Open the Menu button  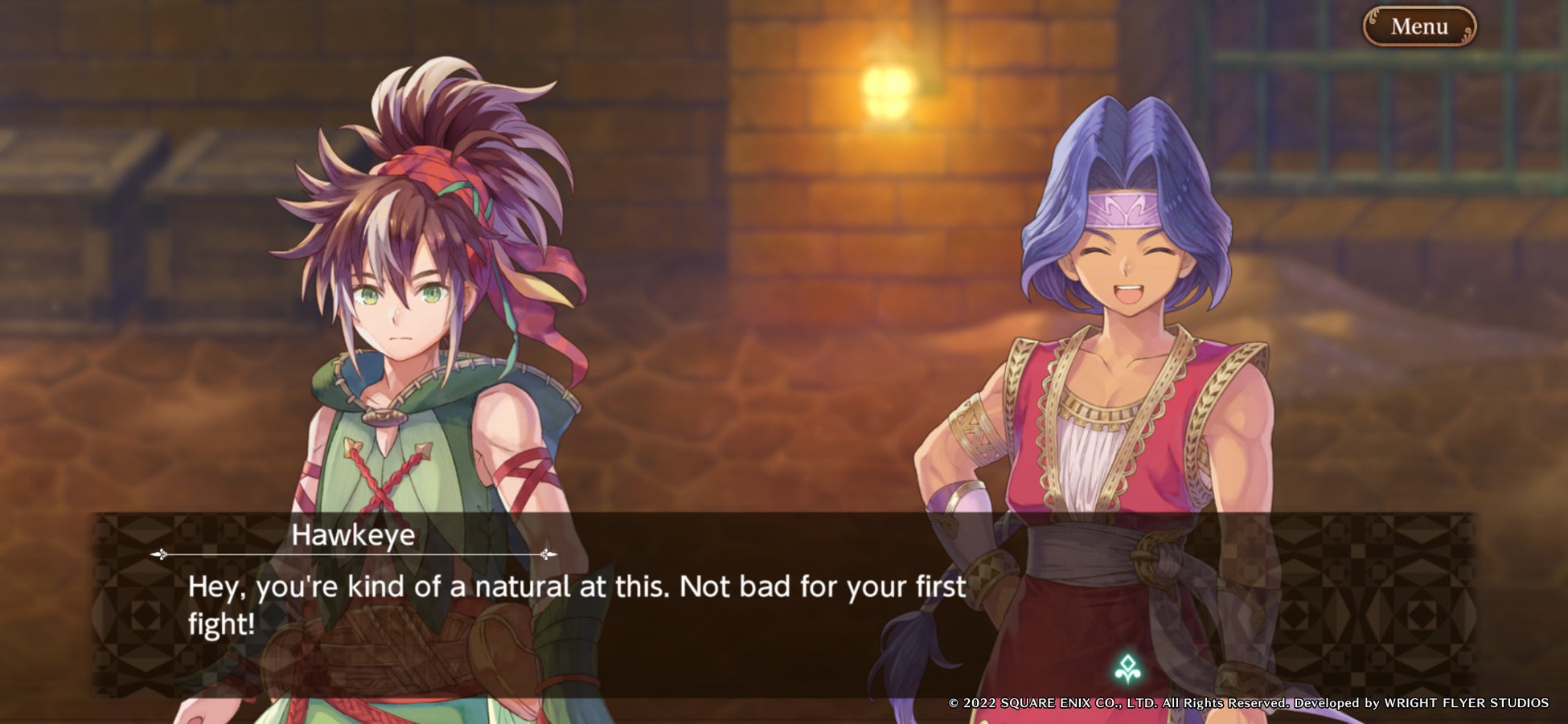click(x=1419, y=27)
